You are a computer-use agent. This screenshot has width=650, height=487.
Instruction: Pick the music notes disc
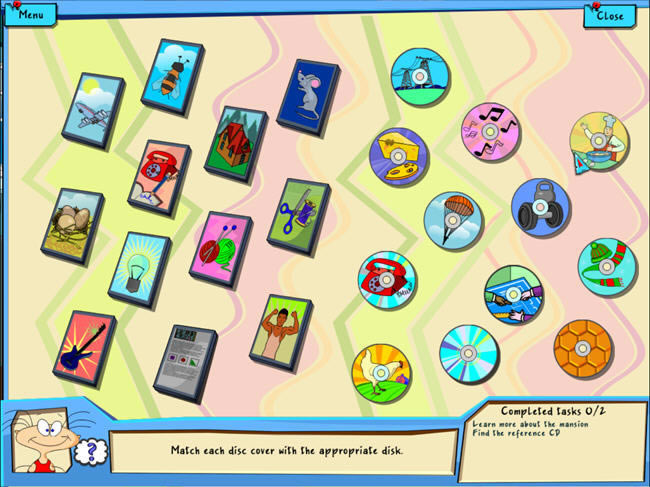point(490,133)
